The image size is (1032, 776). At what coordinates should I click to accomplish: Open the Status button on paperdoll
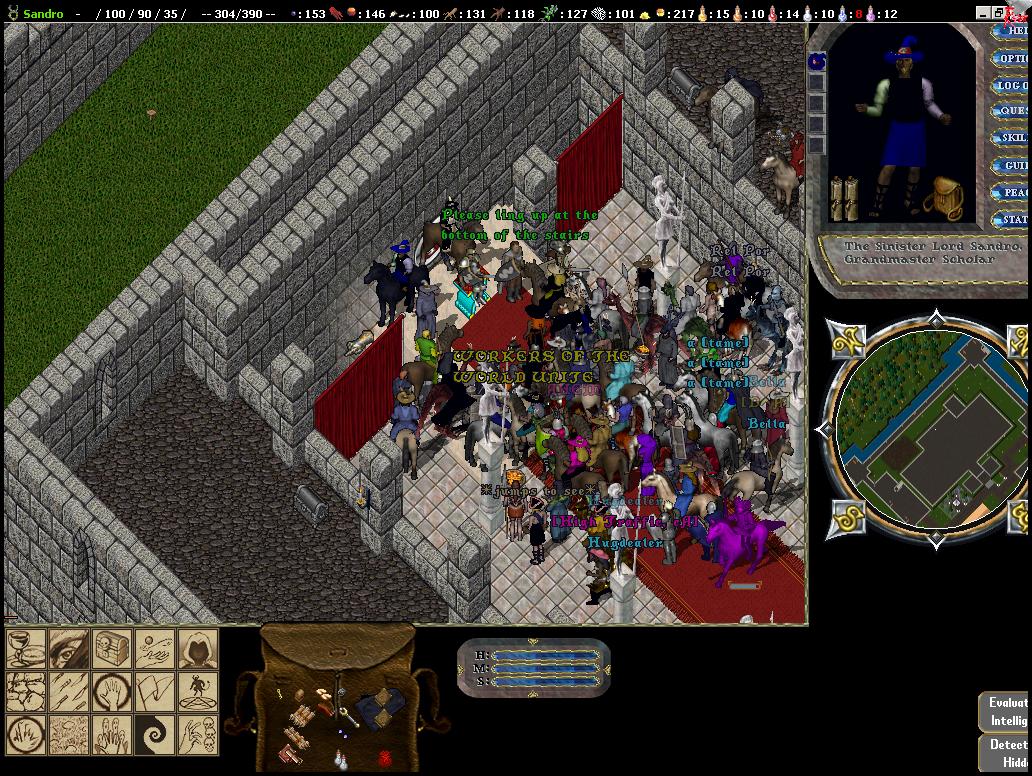tap(1014, 219)
